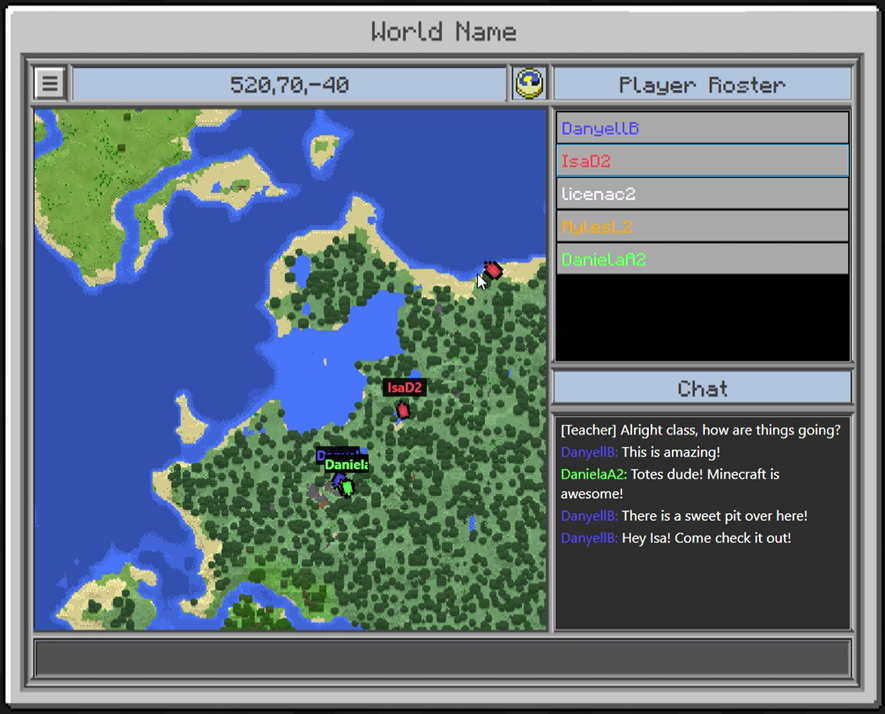
Task: Click the chat text entry box
Action: click(x=442, y=658)
